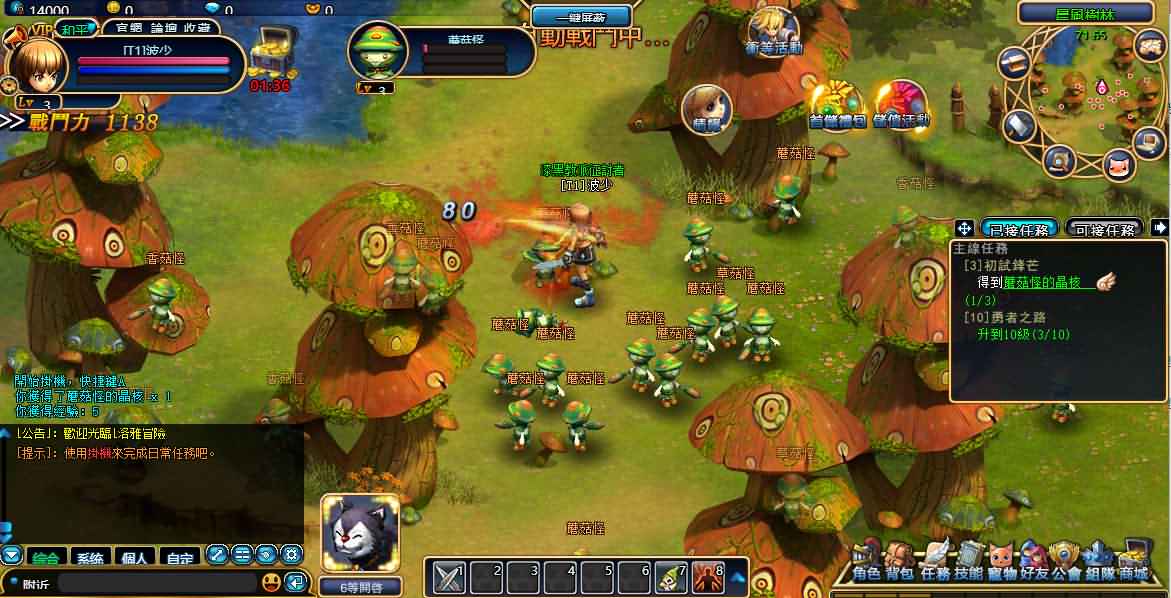Image resolution: width=1171 pixels, height=598 pixels.
Task: Open the chat emoji smiley picker
Action: pos(271,582)
